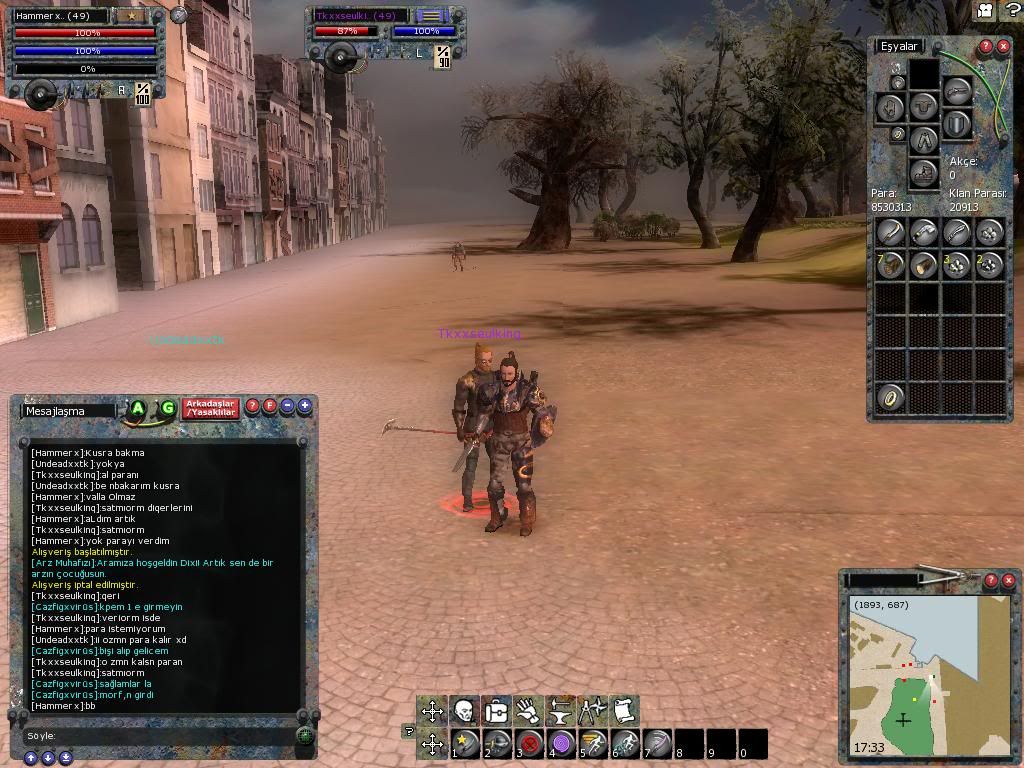Screen dimensions: 1024x768
Task: Activate the star skill in hotbar slot 1
Action: (x=466, y=744)
